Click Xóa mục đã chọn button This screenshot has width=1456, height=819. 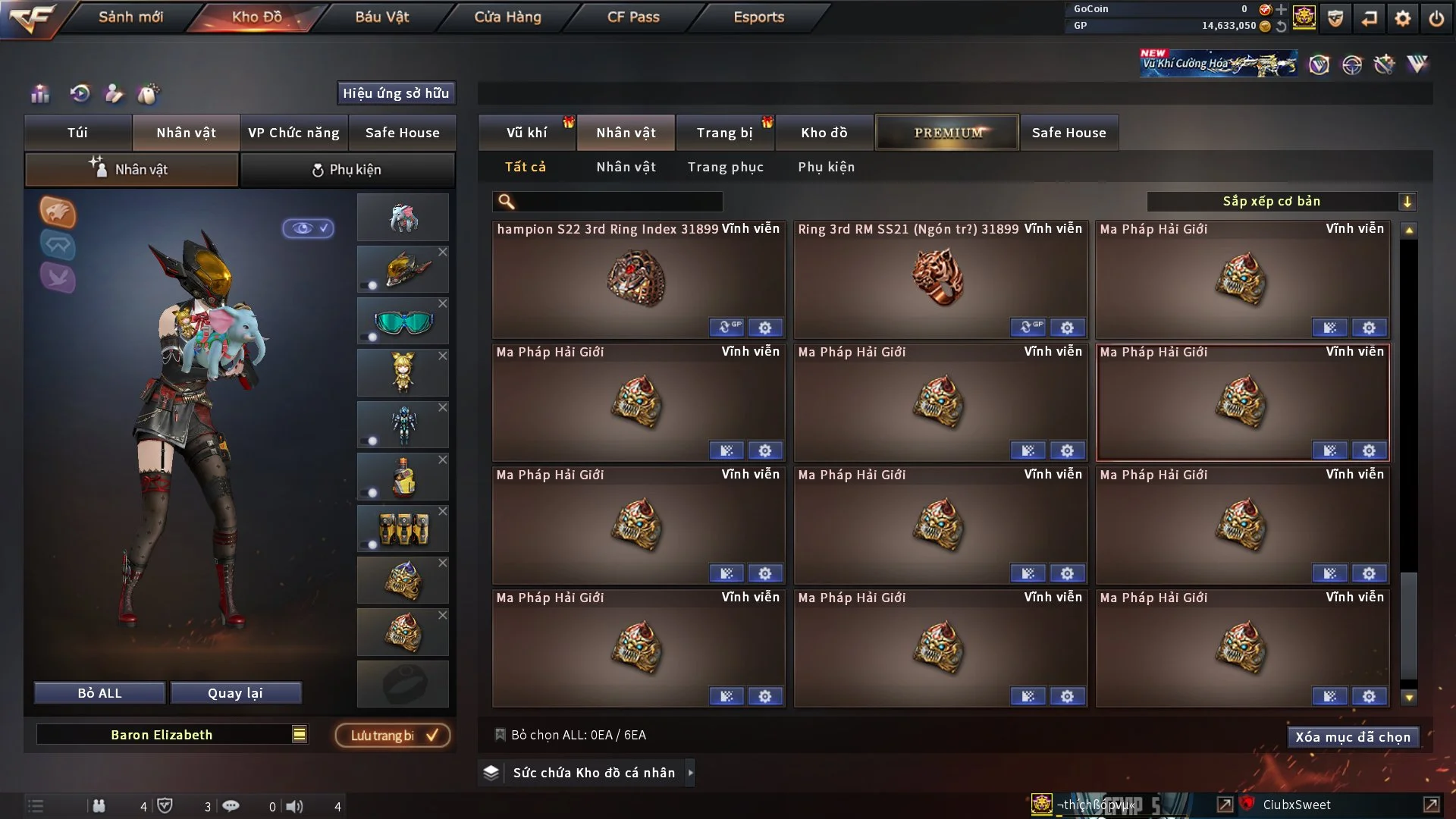[x=1352, y=737]
